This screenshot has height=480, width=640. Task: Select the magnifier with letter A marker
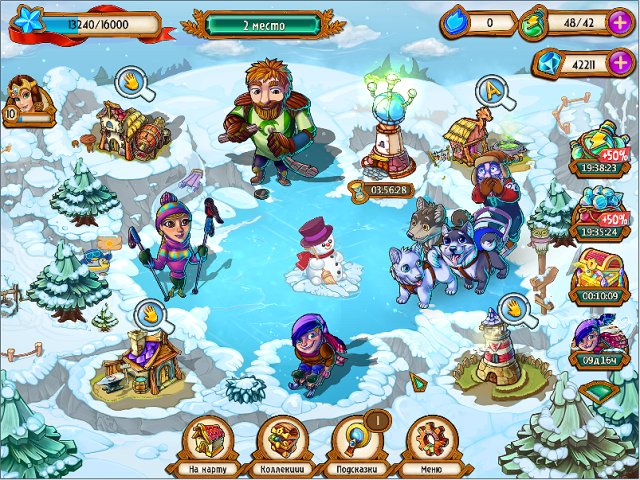tap(496, 92)
